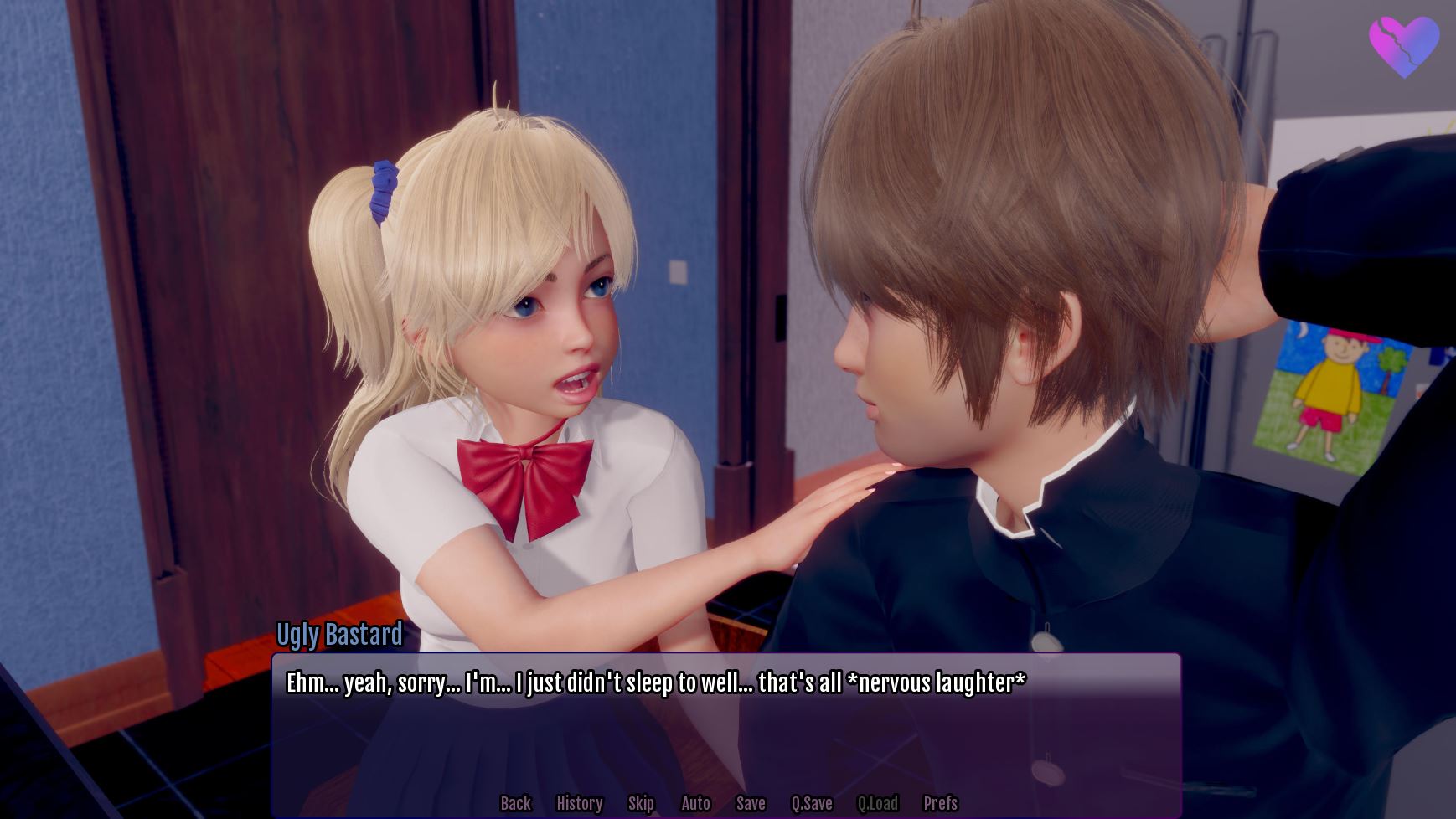Quick load with Q.Load
This screenshot has height=819, width=1456.
[x=877, y=803]
